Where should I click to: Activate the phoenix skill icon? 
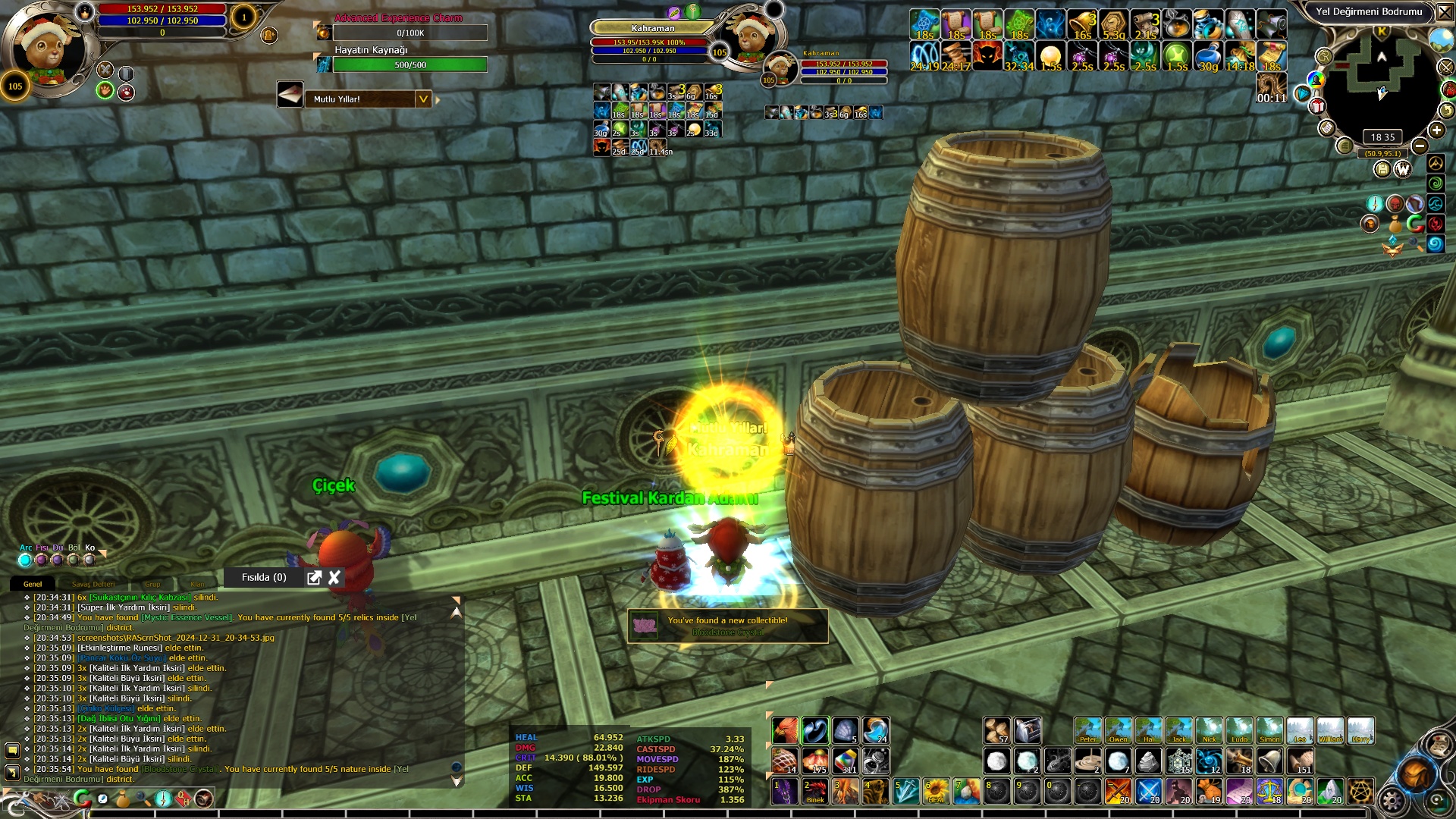point(785,731)
